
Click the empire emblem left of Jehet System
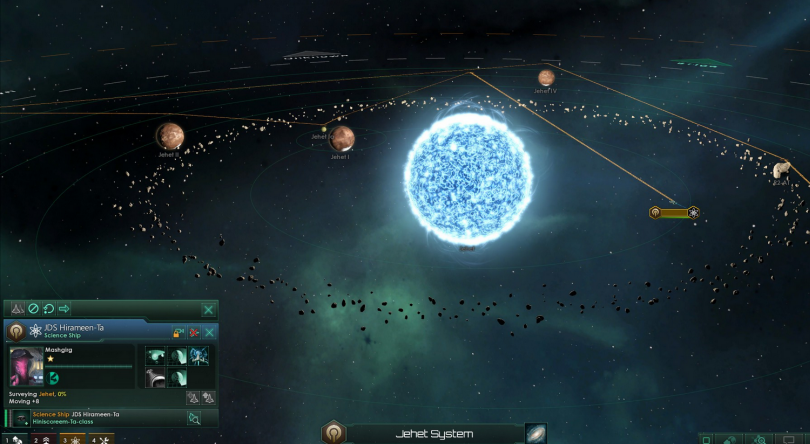[x=333, y=434]
